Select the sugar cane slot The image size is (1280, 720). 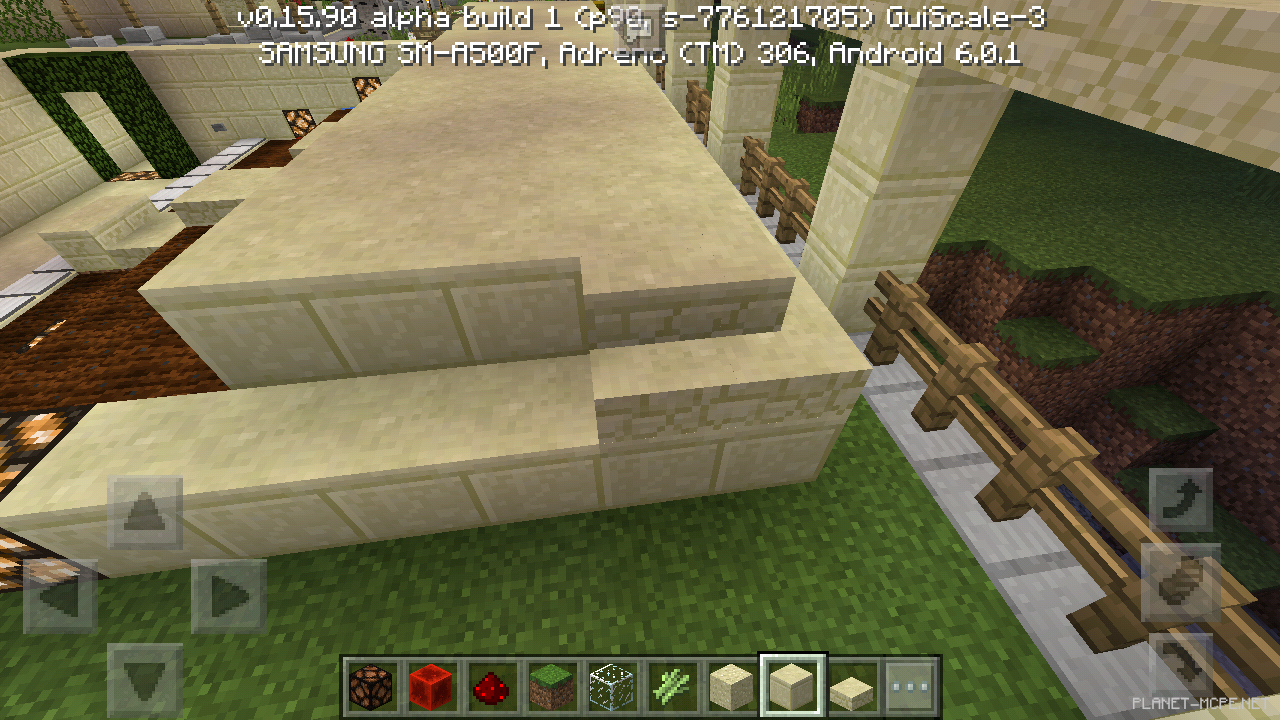(x=671, y=687)
